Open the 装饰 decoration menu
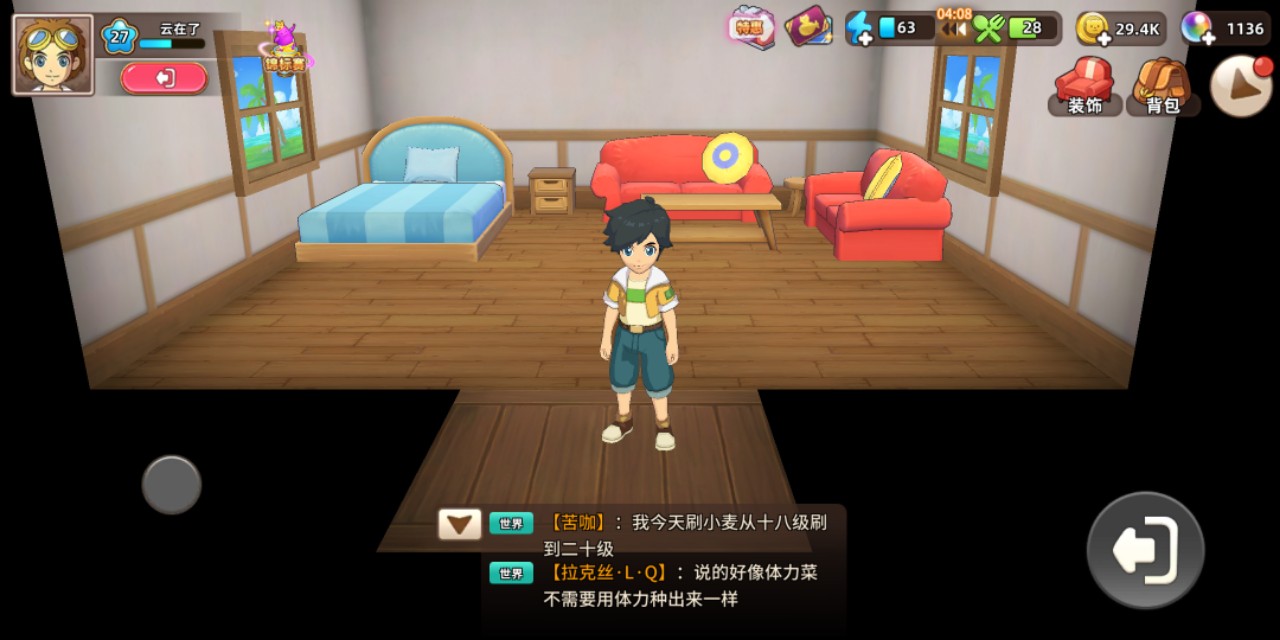This screenshot has width=1280, height=640. [x=1085, y=86]
